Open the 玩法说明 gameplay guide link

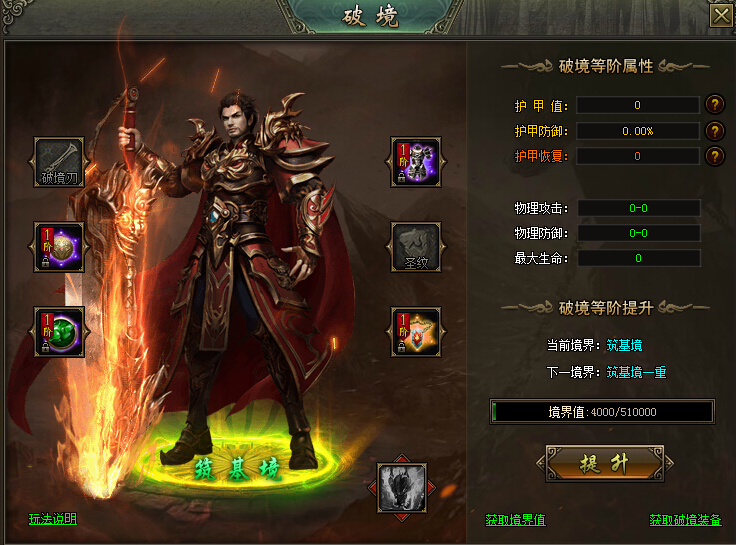pos(53,519)
